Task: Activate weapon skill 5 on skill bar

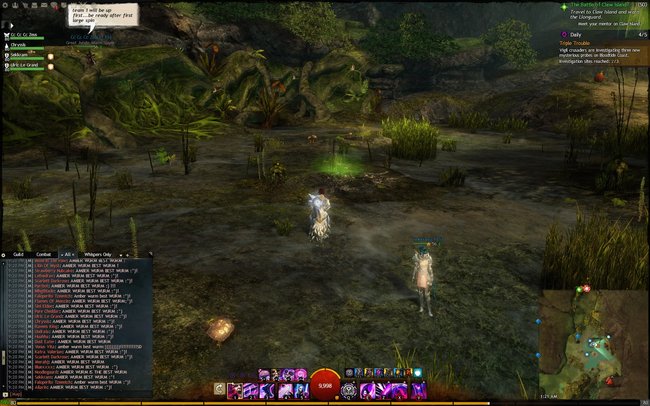Action: tap(300, 388)
